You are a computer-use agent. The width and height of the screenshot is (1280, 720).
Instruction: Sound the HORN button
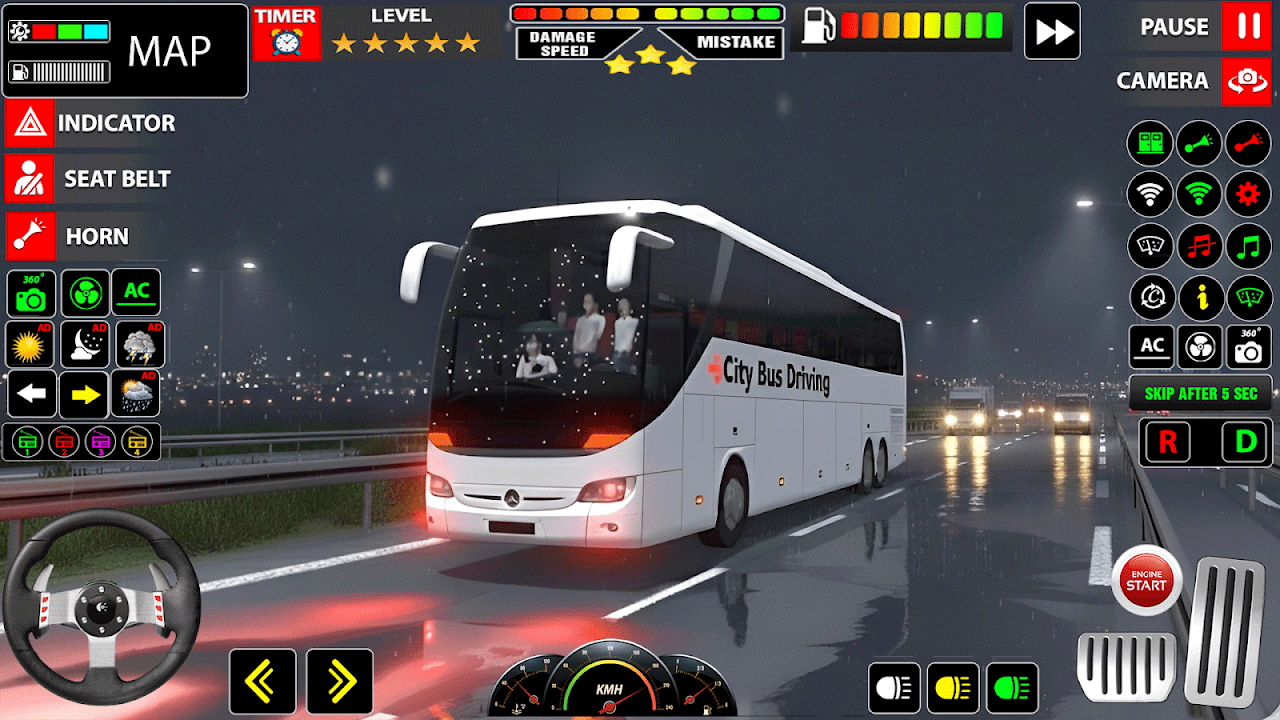pyautogui.click(x=29, y=237)
